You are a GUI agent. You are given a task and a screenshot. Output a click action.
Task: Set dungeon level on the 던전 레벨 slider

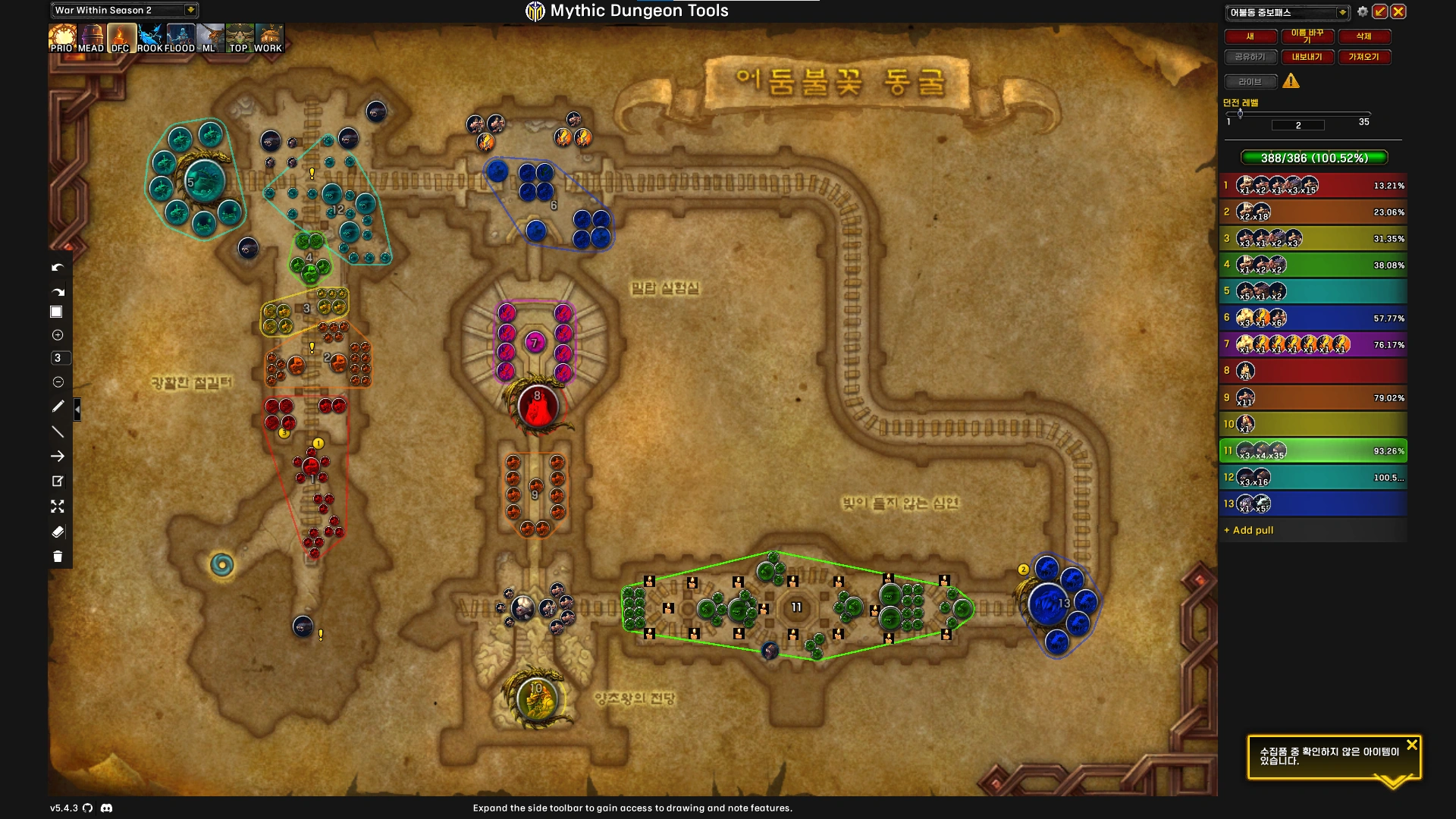1241,114
